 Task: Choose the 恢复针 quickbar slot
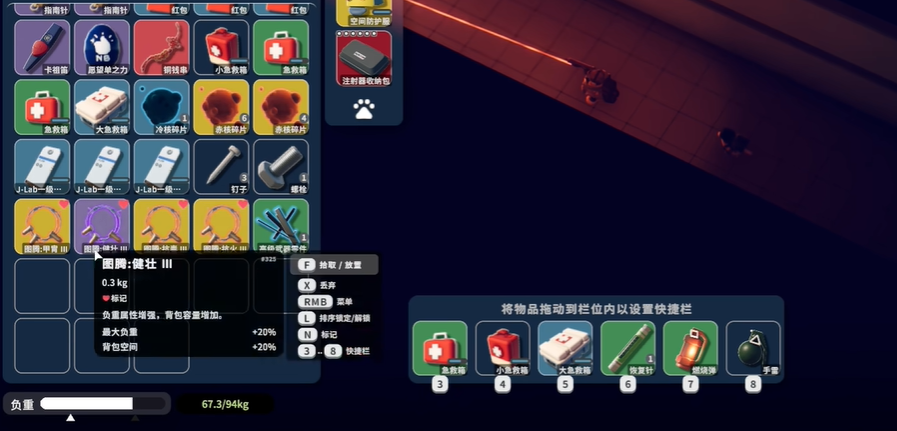(628, 348)
